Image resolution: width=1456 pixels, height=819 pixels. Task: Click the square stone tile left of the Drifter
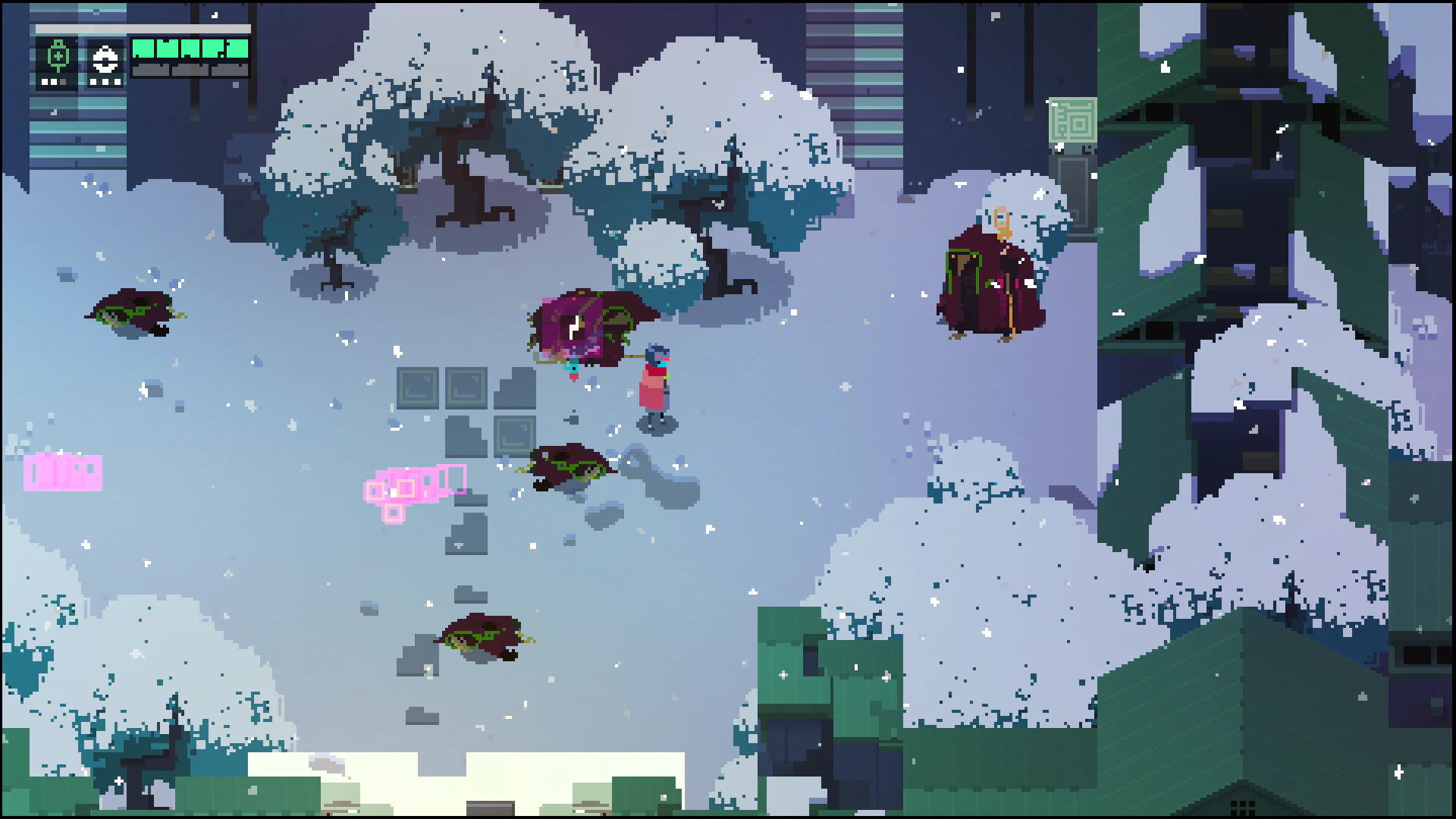click(x=466, y=387)
